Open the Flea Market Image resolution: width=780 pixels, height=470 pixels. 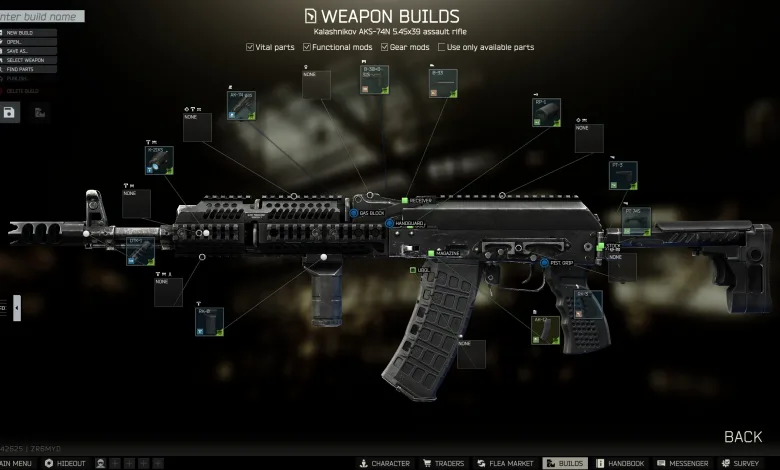click(x=506, y=464)
